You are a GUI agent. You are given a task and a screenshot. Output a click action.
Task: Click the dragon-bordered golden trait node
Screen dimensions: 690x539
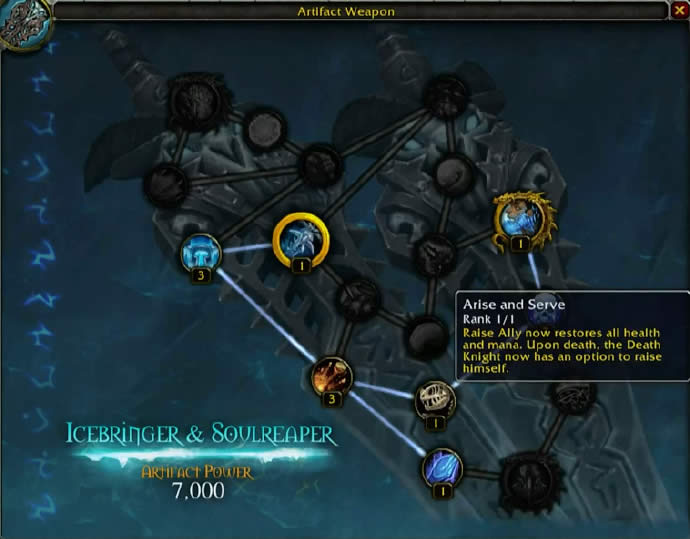519,219
